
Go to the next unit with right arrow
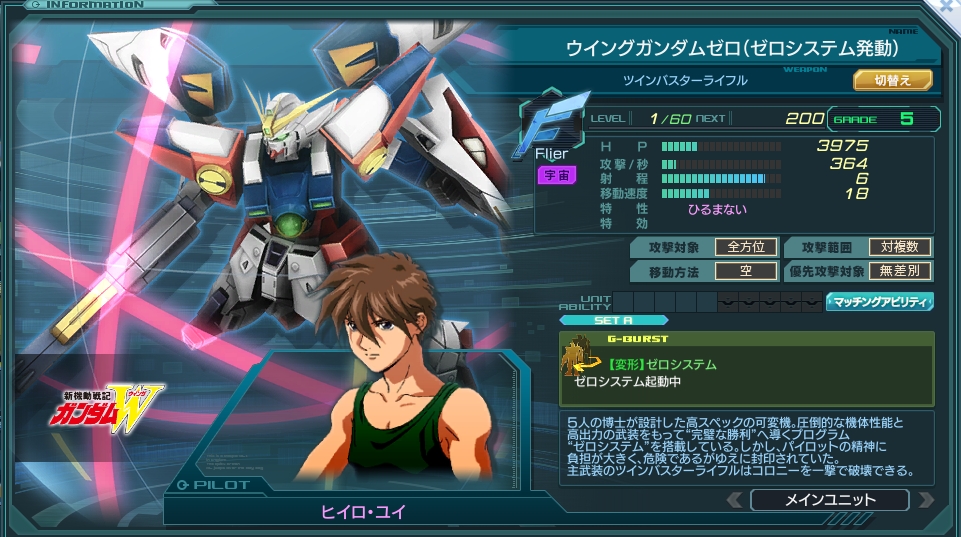pos(925,500)
